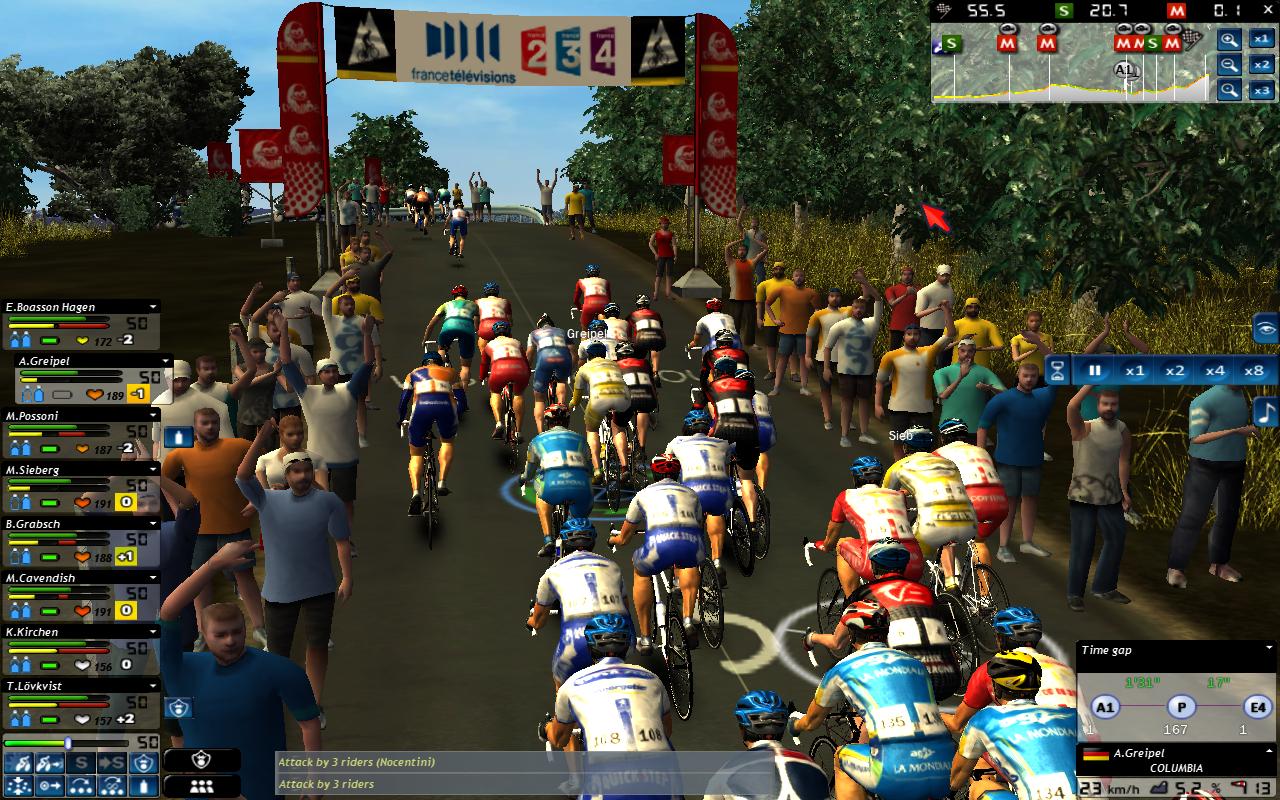
Task: Close the stage profile panel
Action: point(1265,10)
